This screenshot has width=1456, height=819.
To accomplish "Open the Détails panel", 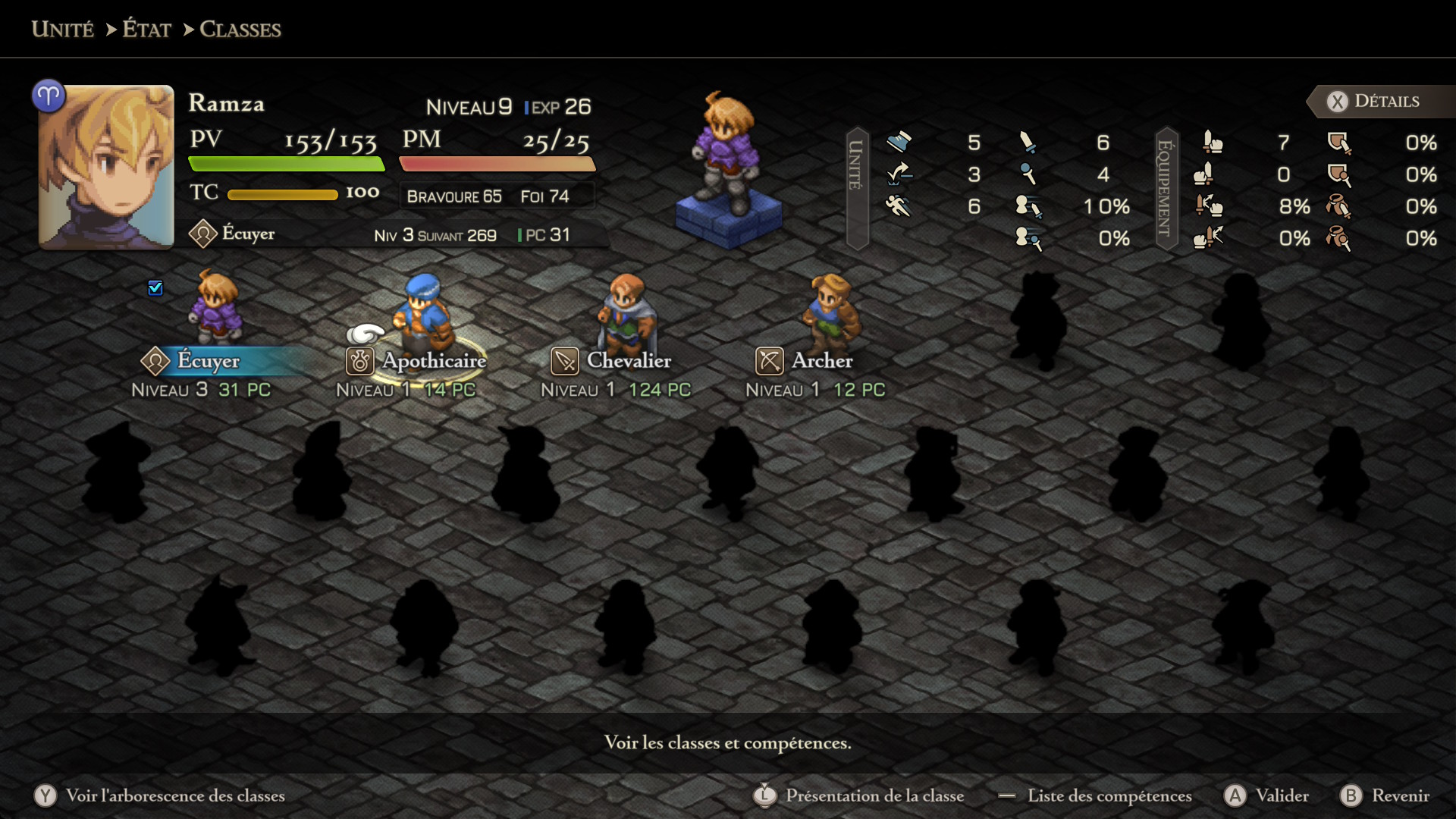I will (x=1374, y=102).
